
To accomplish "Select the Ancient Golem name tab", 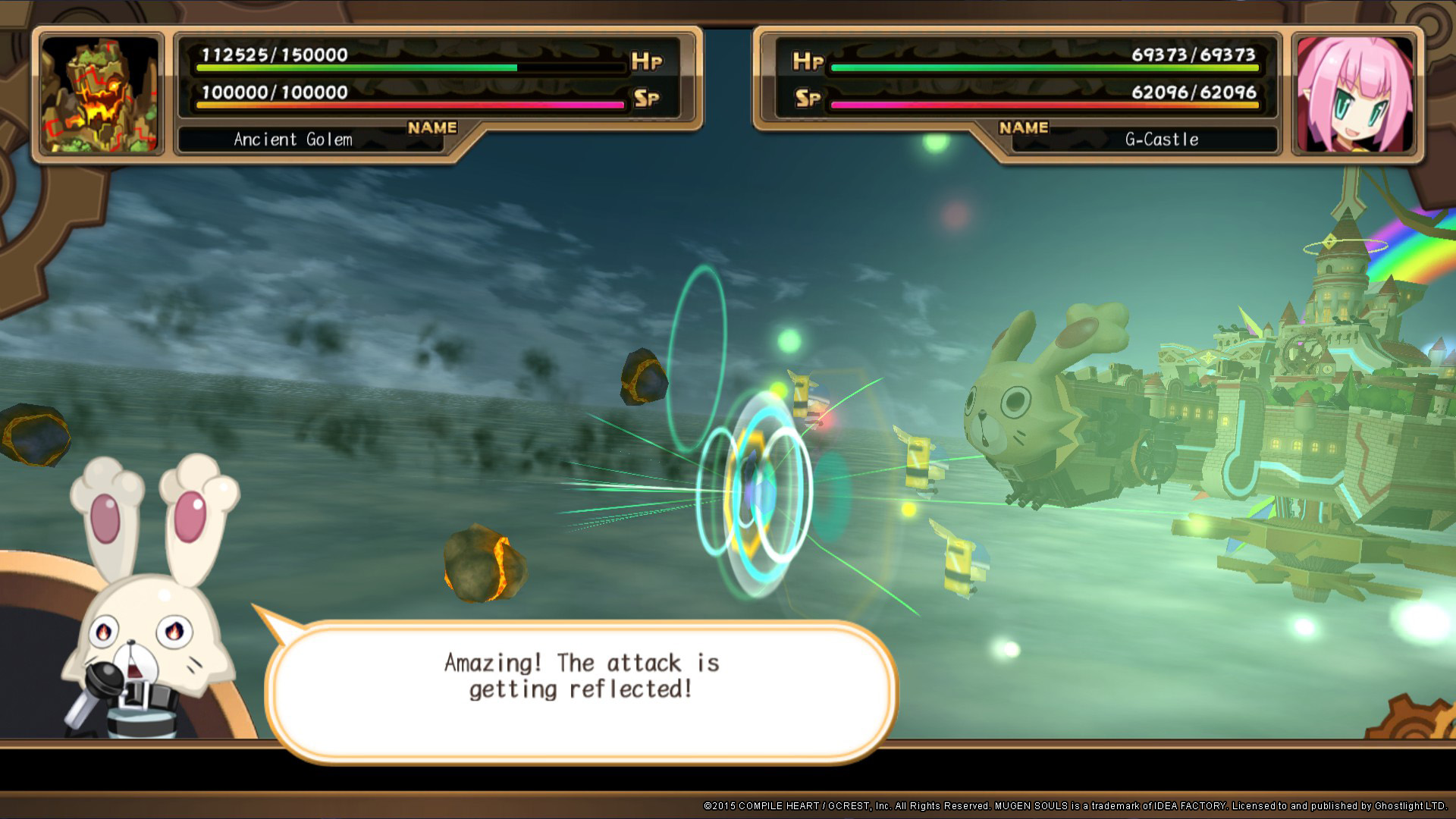I will pyautogui.click(x=292, y=139).
